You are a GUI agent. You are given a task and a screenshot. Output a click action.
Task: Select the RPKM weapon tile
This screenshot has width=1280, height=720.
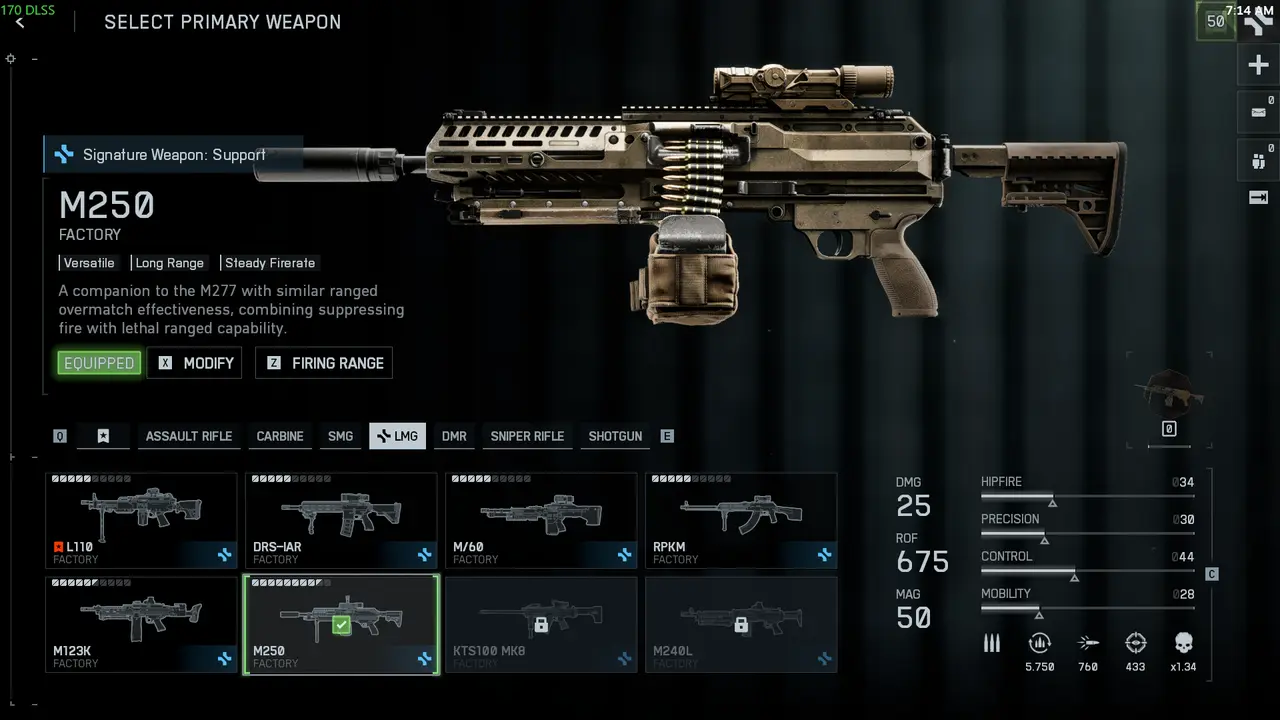pyautogui.click(x=741, y=520)
